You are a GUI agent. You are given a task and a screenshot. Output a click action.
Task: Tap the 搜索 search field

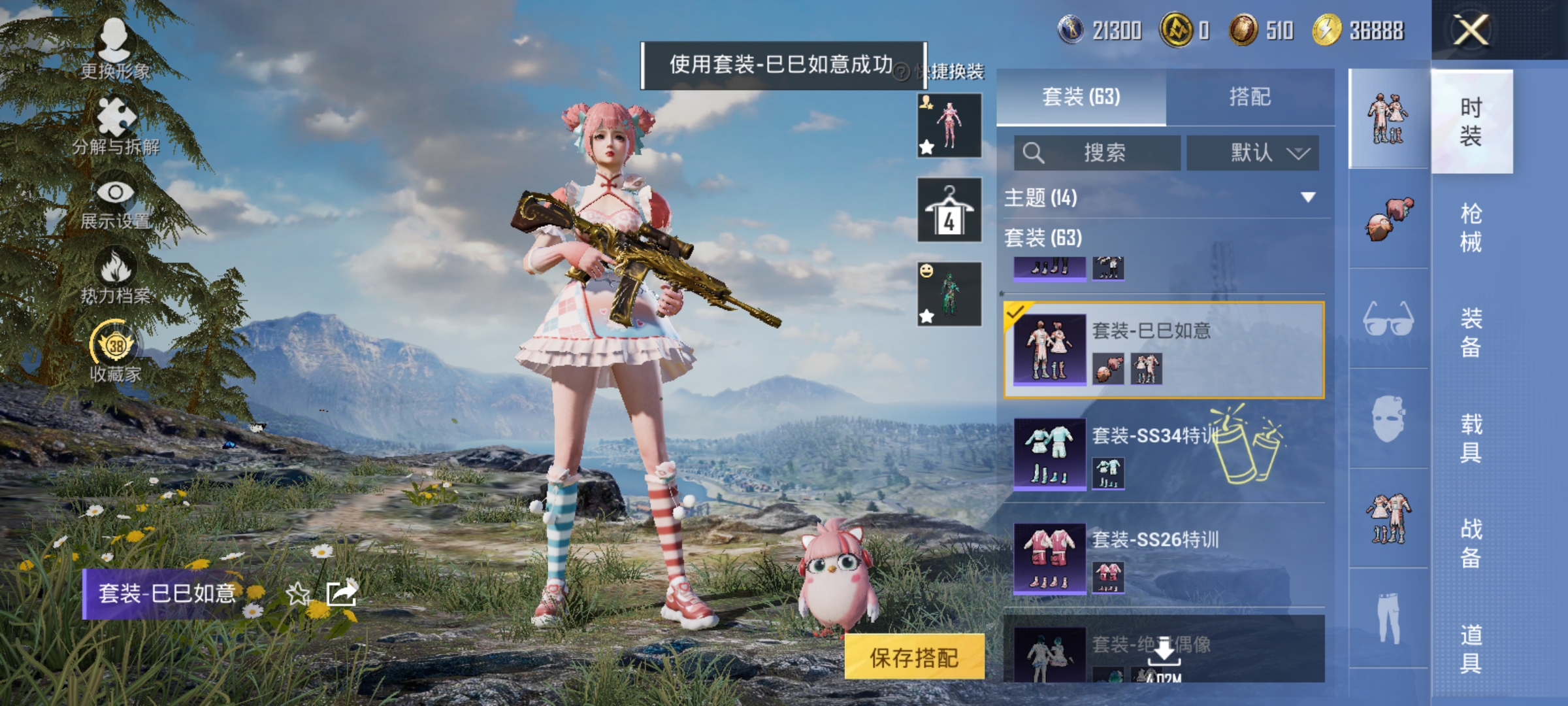click(x=1098, y=152)
